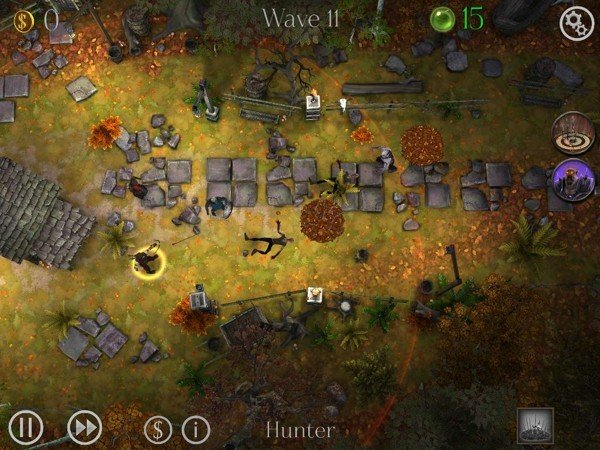Show info for the selected Hunter
The width and height of the screenshot is (600, 450).
coord(196,430)
